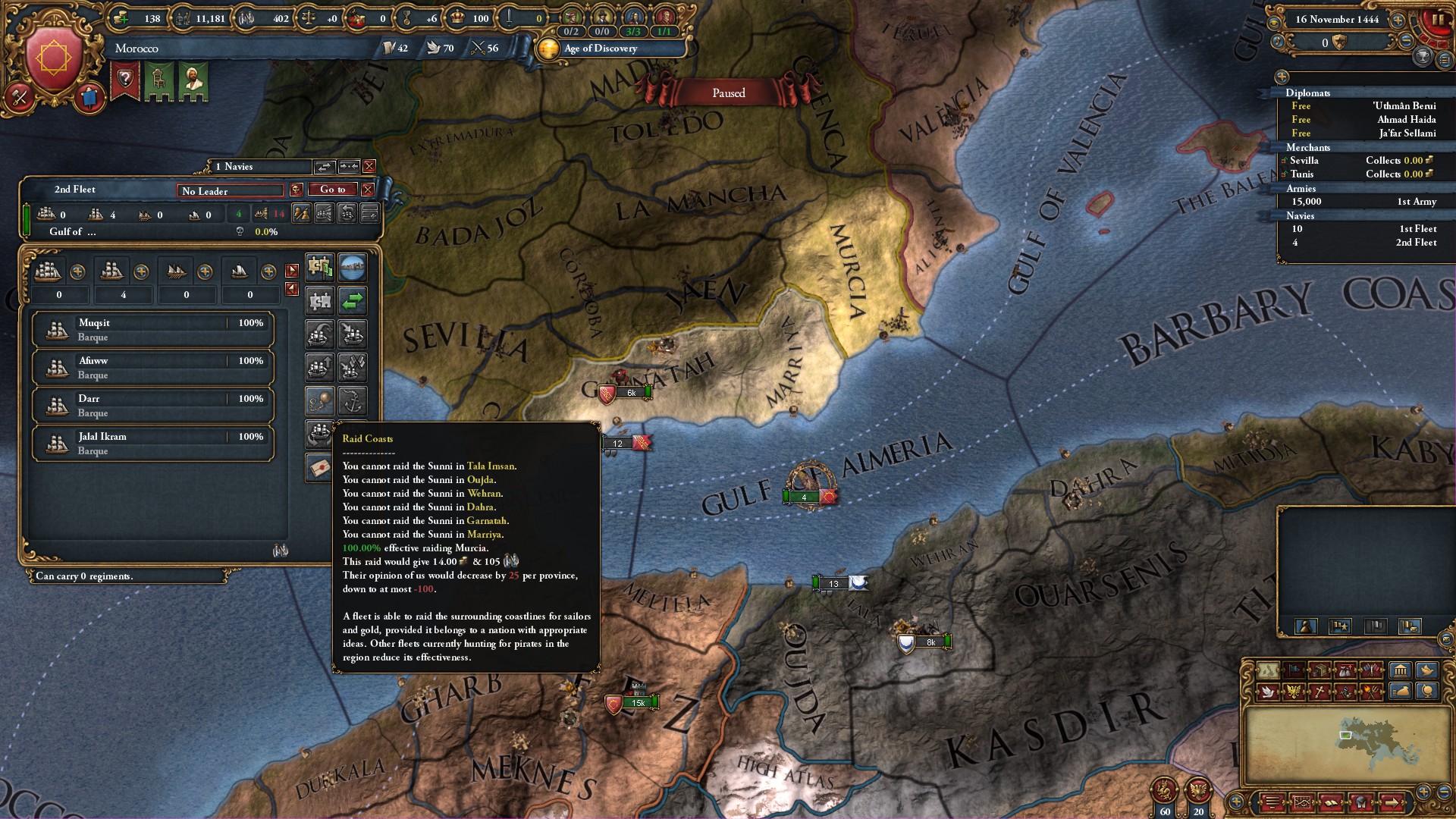
Task: Close the 2nd Fleet panel
Action: (x=368, y=190)
